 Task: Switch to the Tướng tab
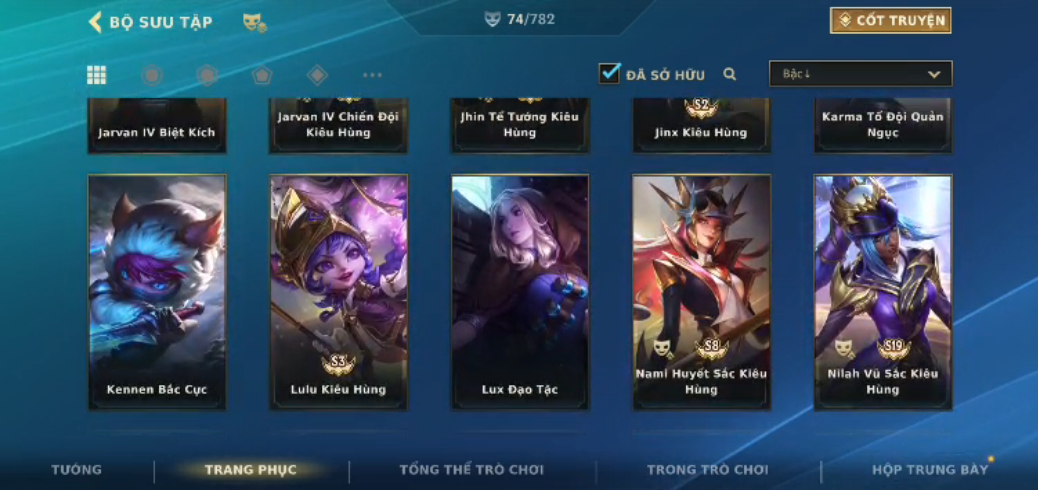tap(77, 470)
